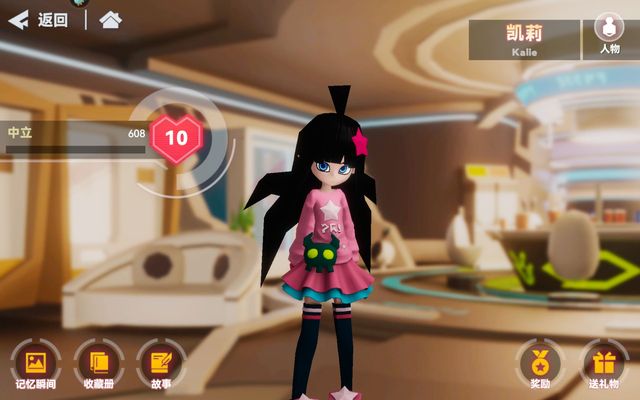Viewport: 640px width, 400px height.
Task: Open the 奖励 rewards medal
Action: click(x=540, y=361)
